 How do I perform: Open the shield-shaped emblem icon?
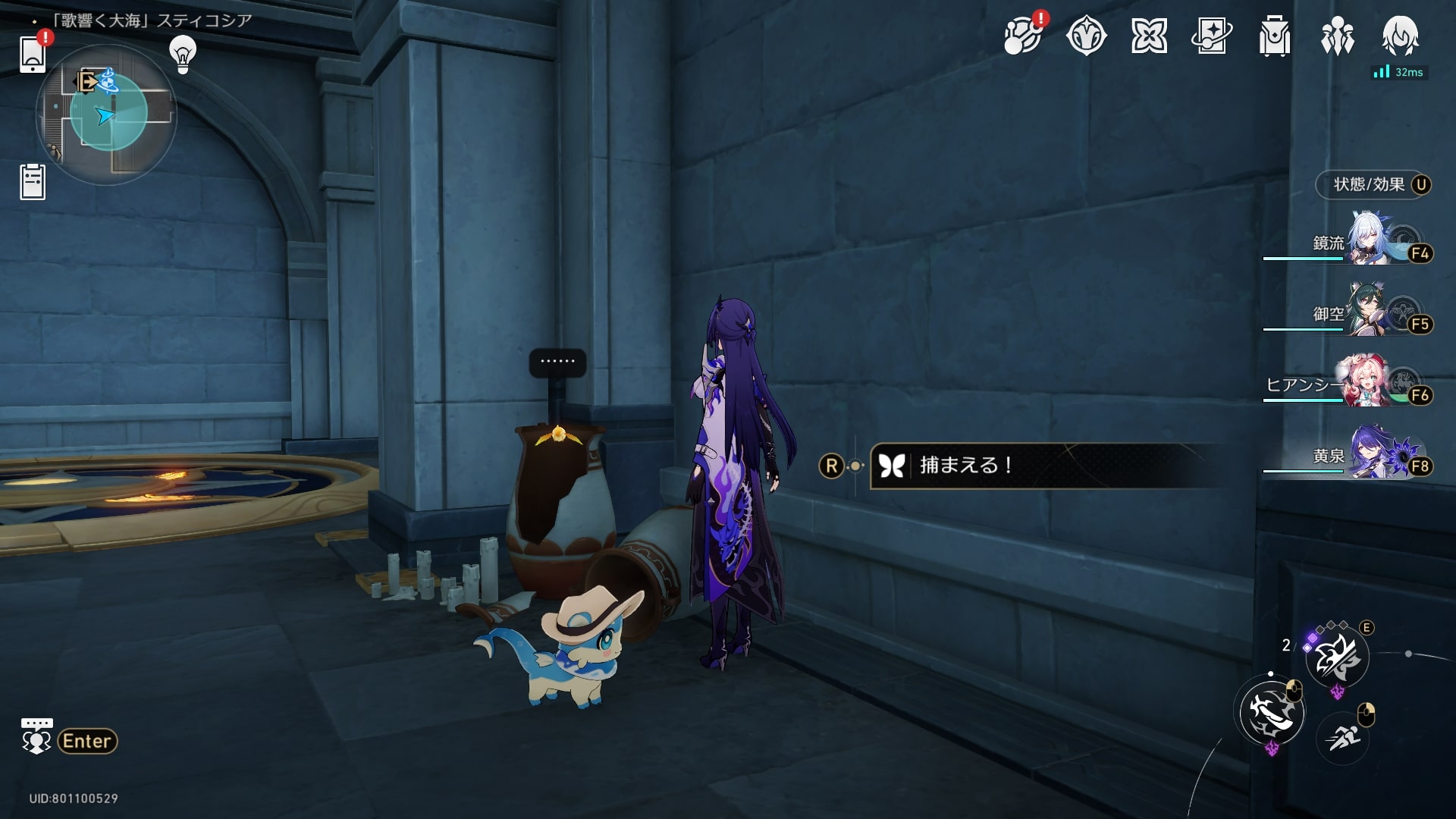click(x=1086, y=36)
